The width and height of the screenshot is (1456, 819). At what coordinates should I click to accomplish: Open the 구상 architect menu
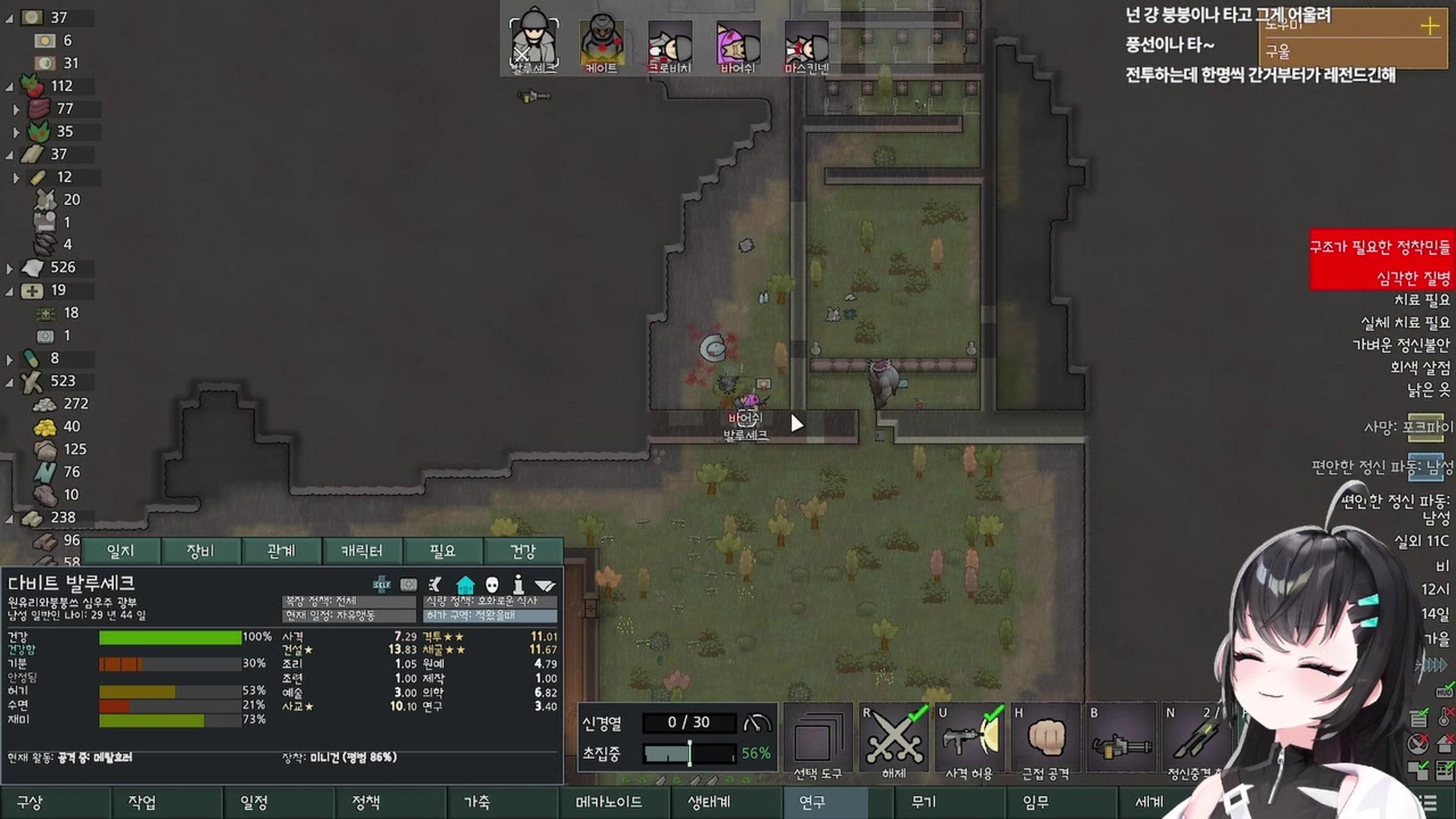coord(30,802)
